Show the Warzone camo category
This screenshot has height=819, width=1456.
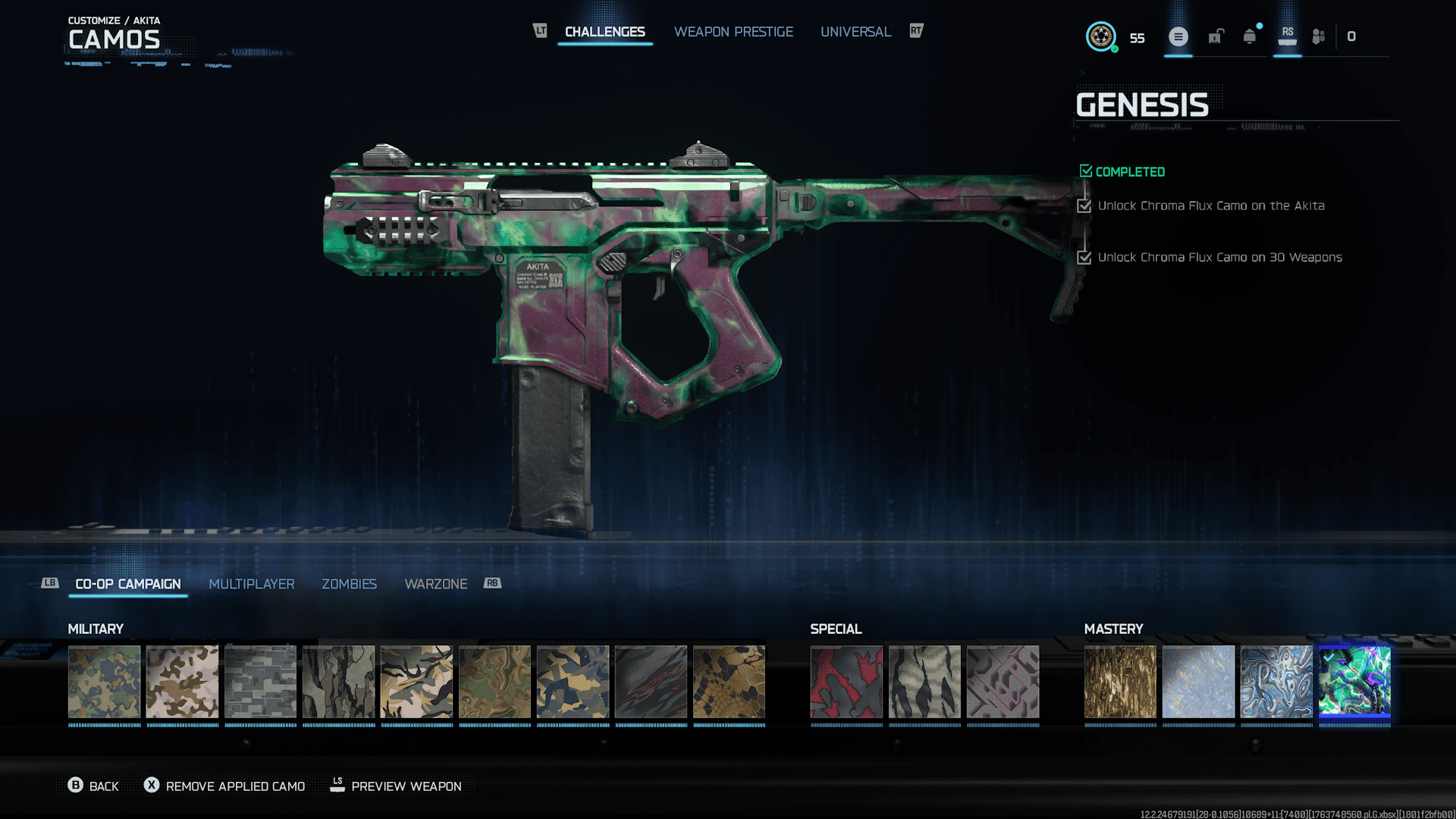pos(435,584)
